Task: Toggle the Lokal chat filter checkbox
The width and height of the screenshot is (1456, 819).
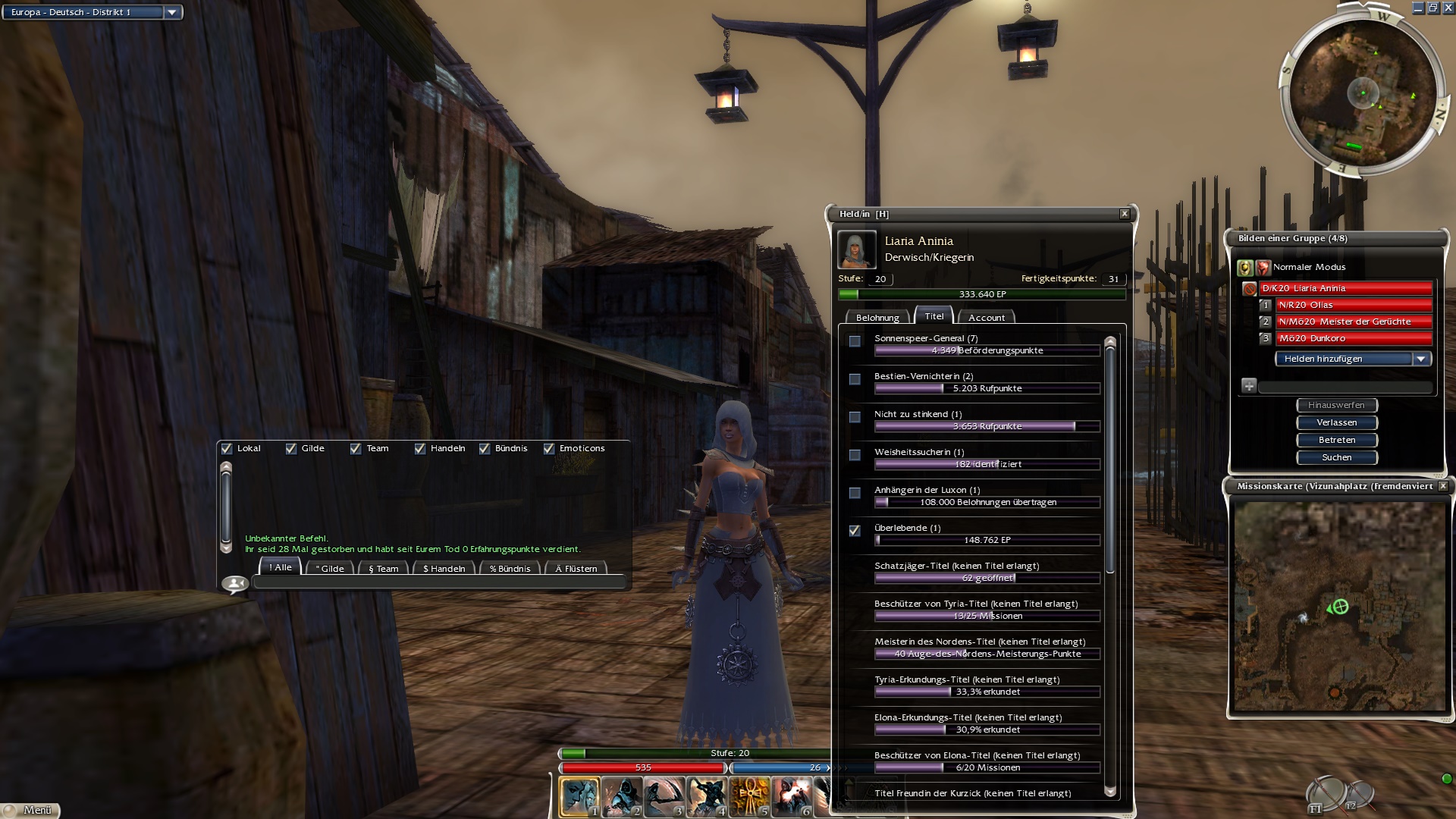Action: click(x=227, y=449)
